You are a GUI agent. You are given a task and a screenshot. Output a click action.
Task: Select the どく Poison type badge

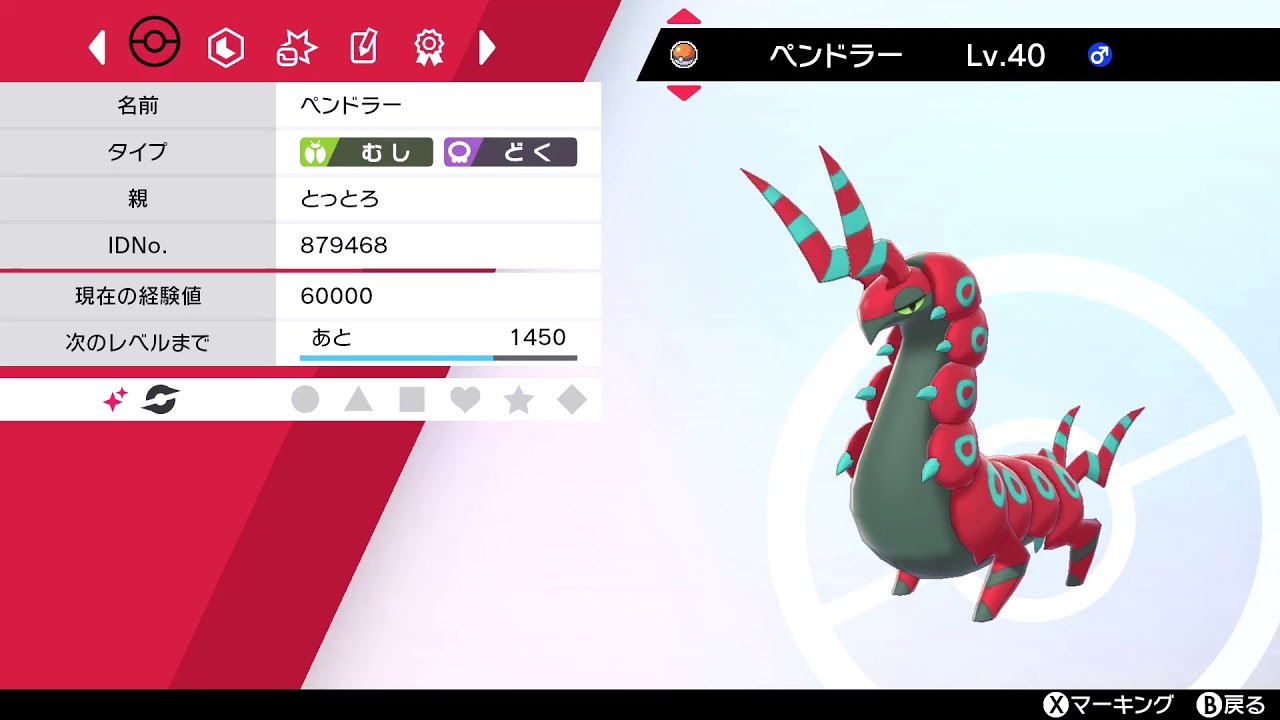pyautogui.click(x=512, y=152)
